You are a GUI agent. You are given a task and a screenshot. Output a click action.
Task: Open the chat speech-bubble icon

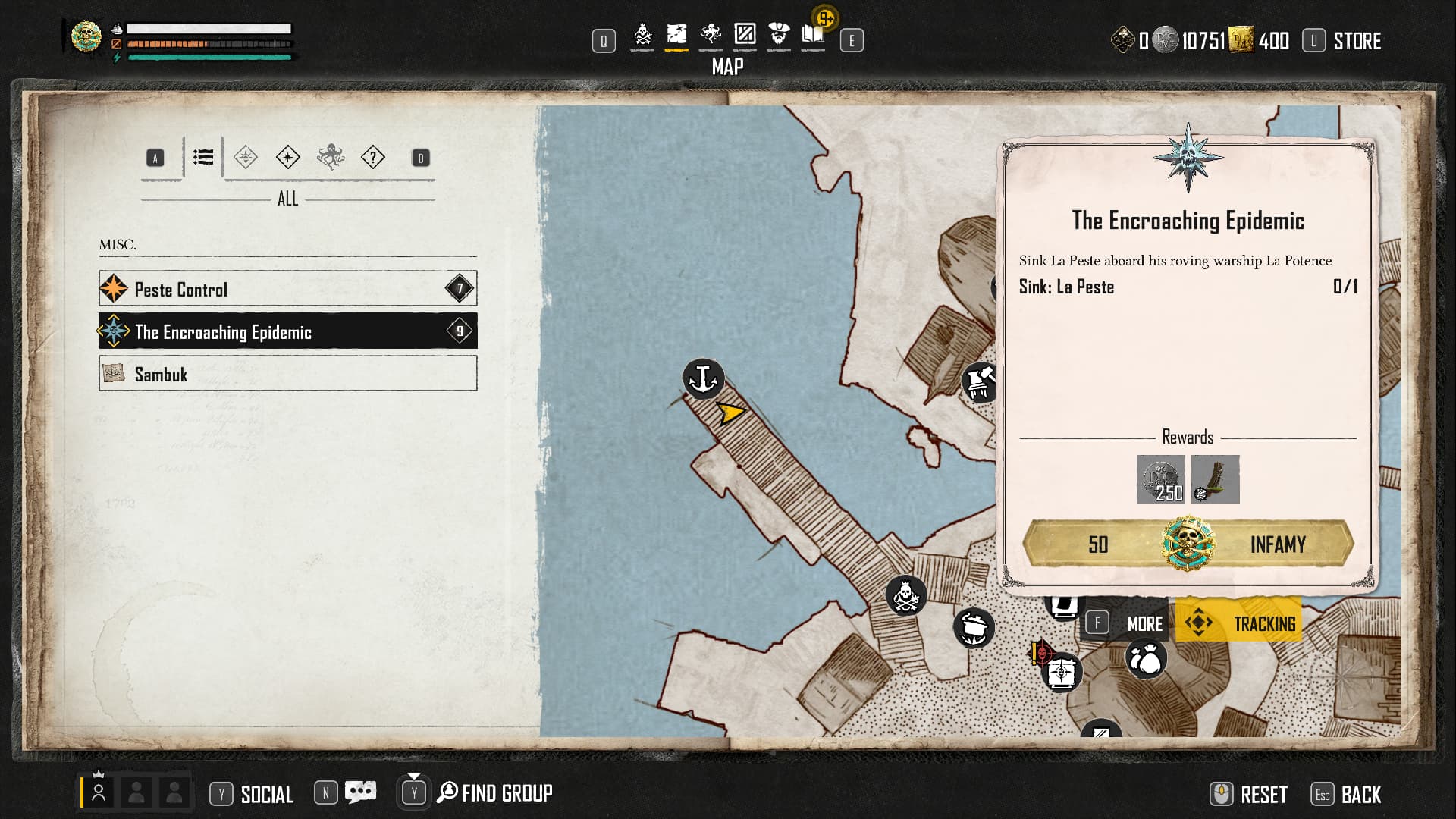pos(360,792)
